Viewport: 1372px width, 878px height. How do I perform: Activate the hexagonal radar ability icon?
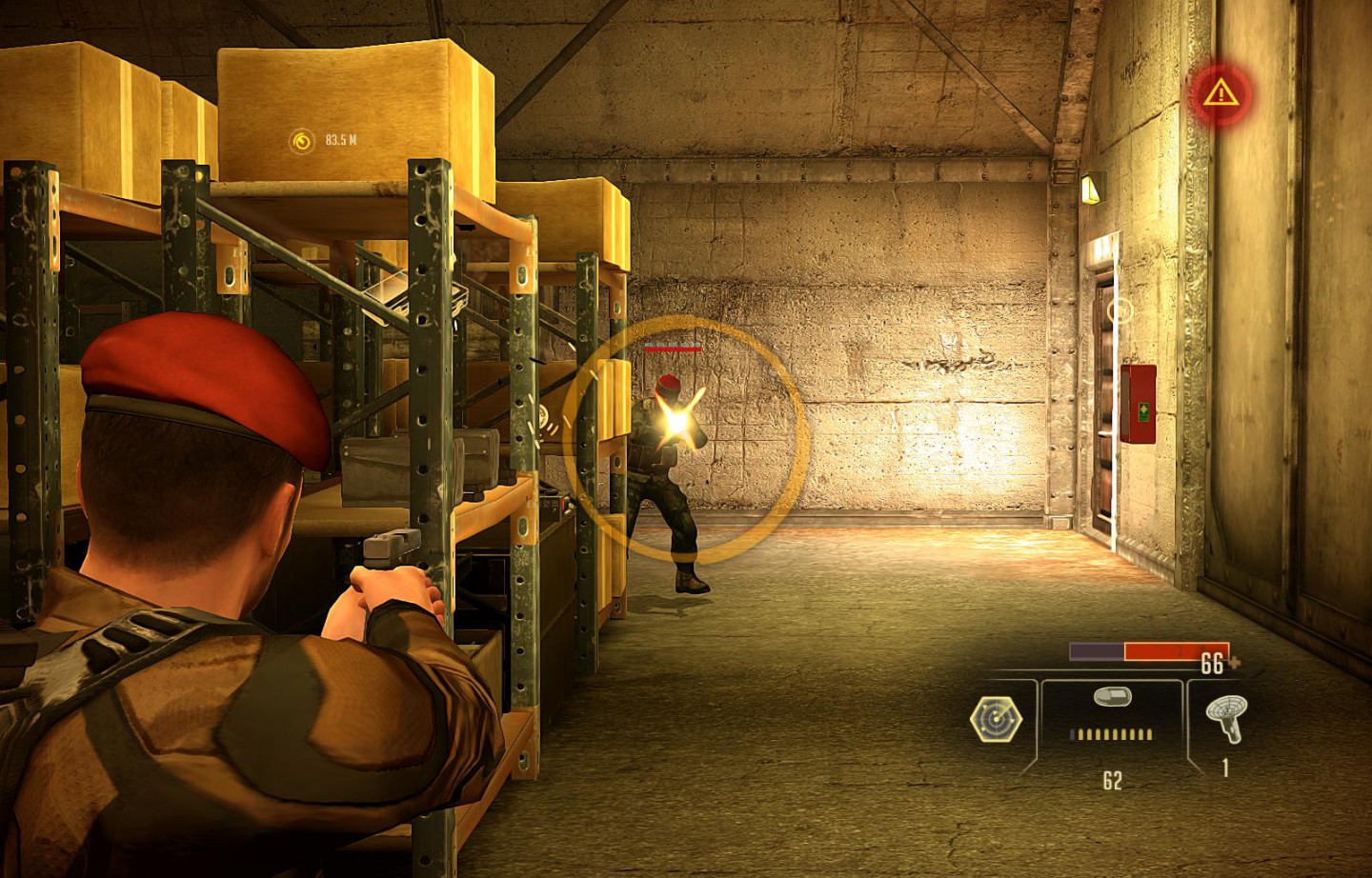point(996,719)
